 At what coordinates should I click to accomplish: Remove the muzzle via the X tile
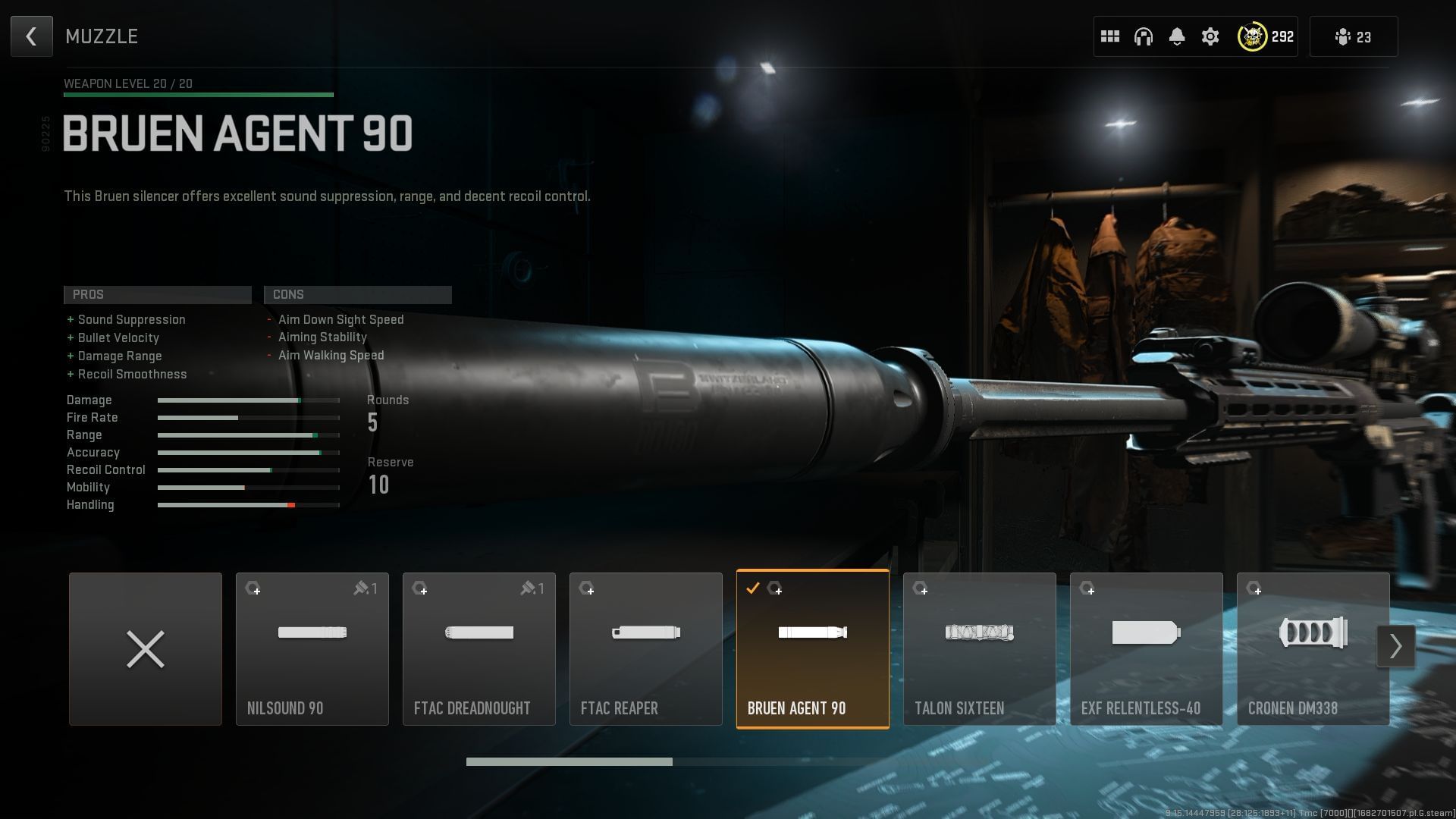tap(145, 648)
